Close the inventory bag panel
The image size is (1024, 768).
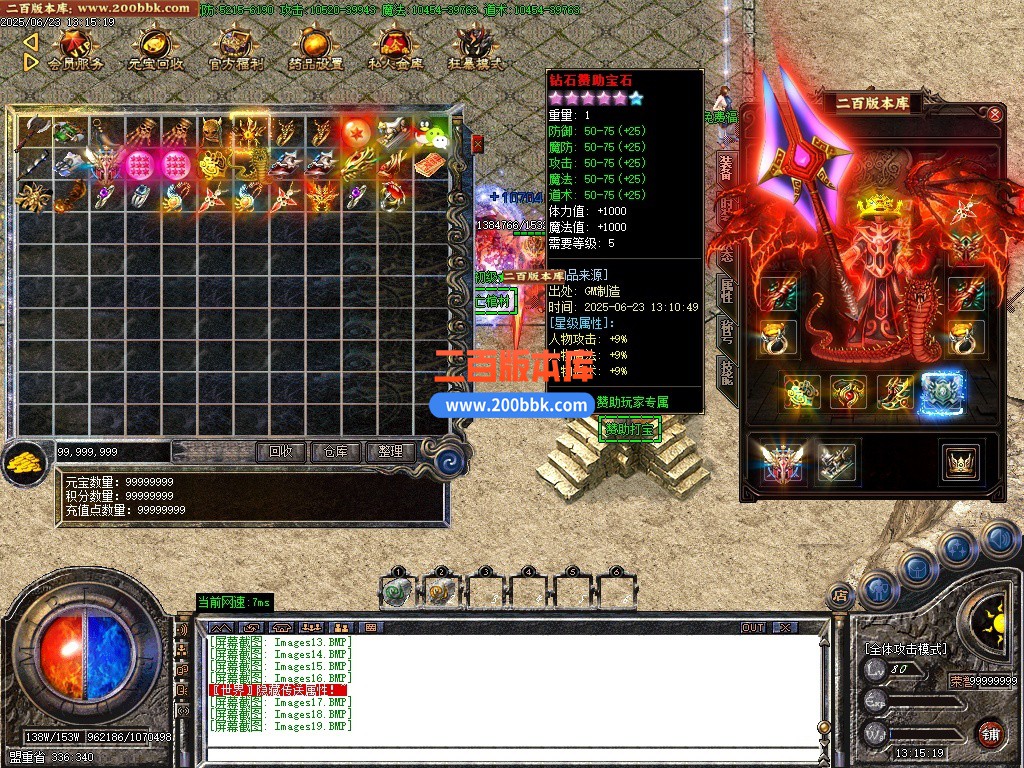coord(477,144)
